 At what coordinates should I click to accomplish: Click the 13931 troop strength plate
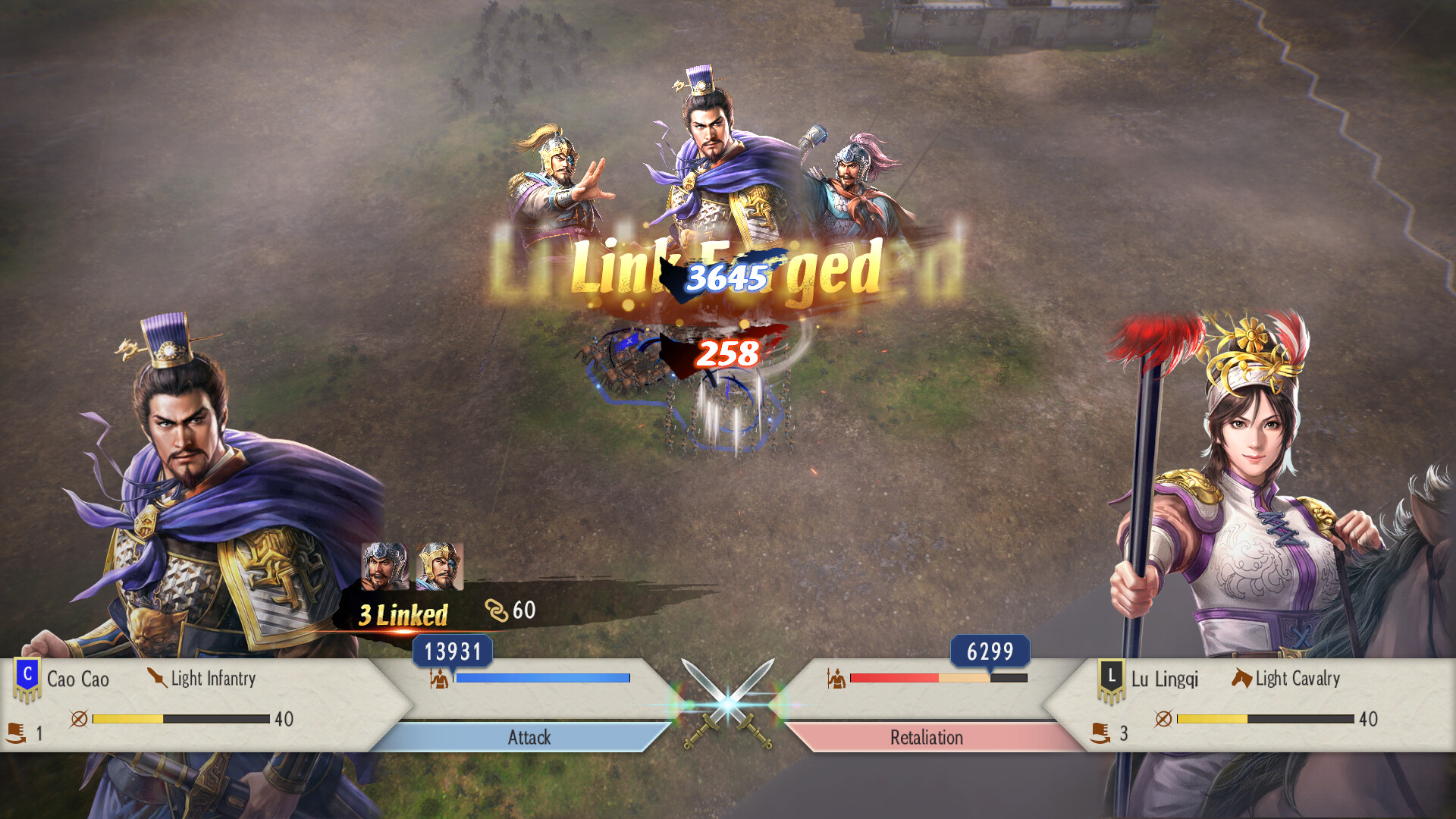[453, 651]
